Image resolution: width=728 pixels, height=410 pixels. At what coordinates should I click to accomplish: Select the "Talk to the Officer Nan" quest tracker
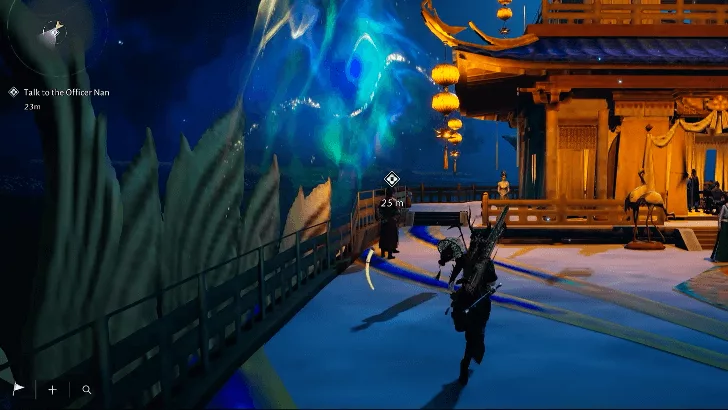[67, 91]
